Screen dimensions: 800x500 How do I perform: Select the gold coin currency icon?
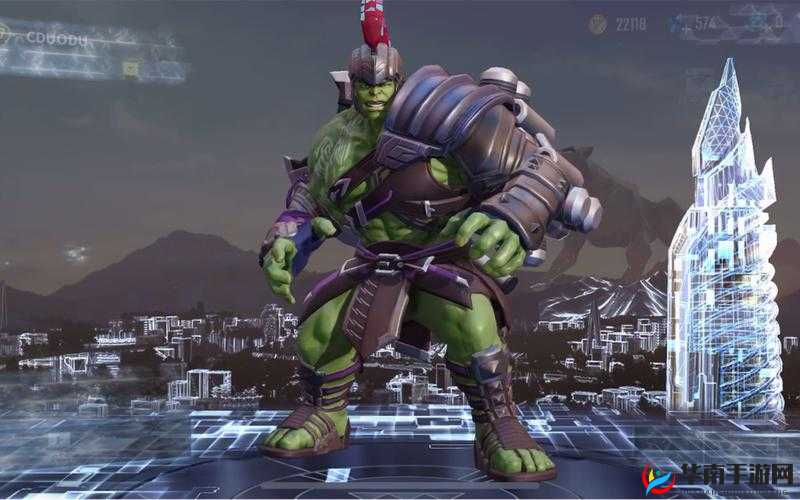click(597, 24)
